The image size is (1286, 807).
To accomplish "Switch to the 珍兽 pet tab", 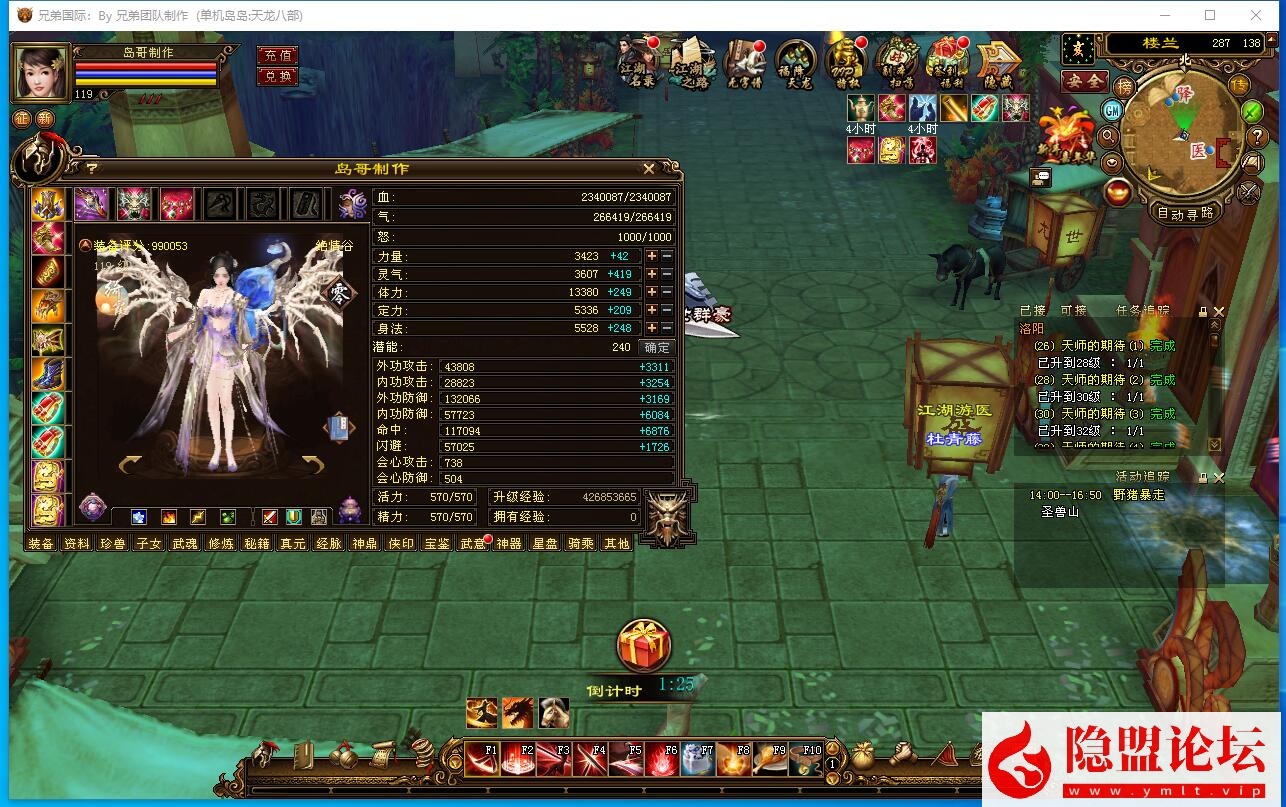I will coord(112,543).
